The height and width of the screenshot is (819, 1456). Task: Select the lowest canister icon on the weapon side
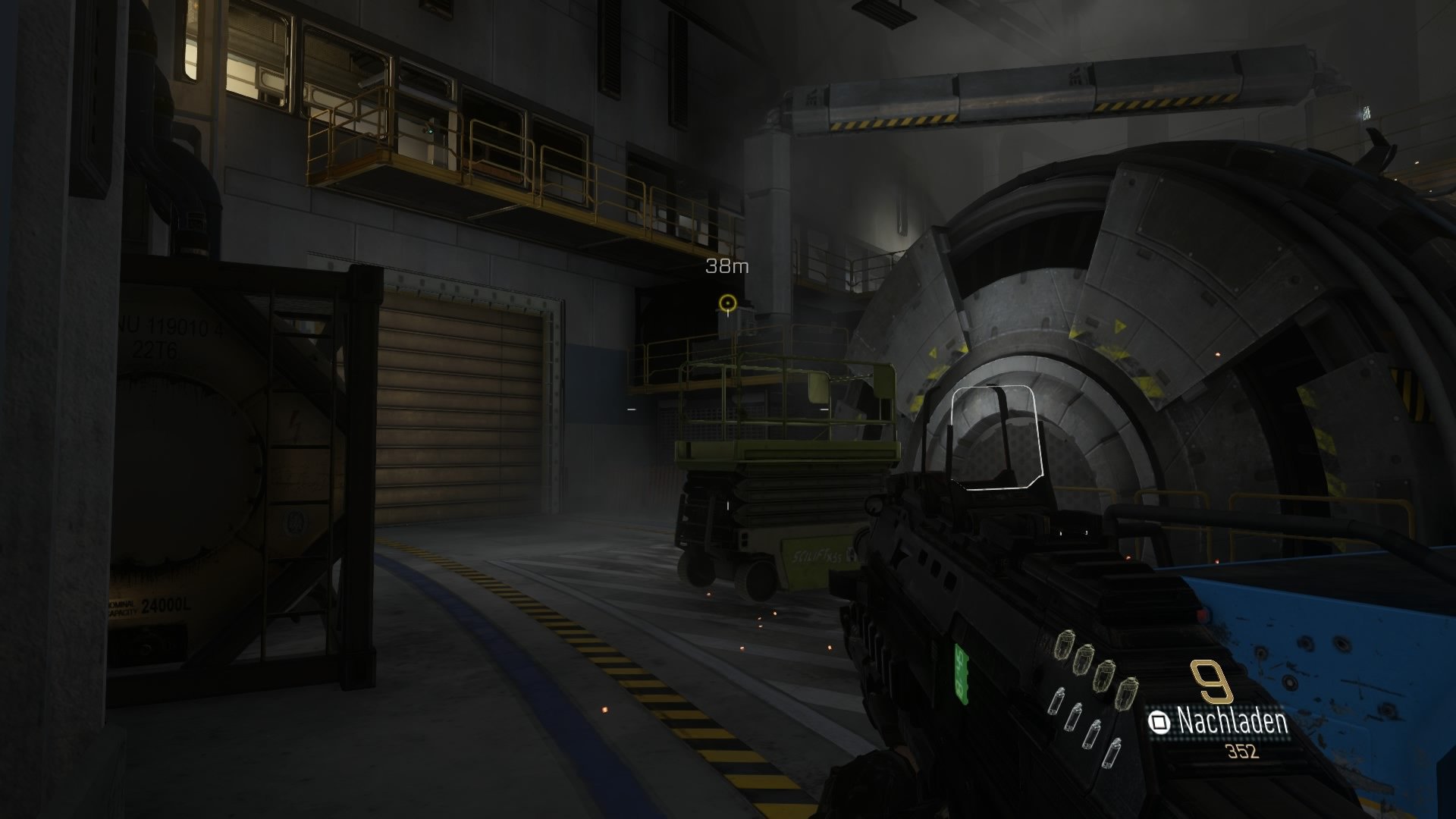point(1111,752)
